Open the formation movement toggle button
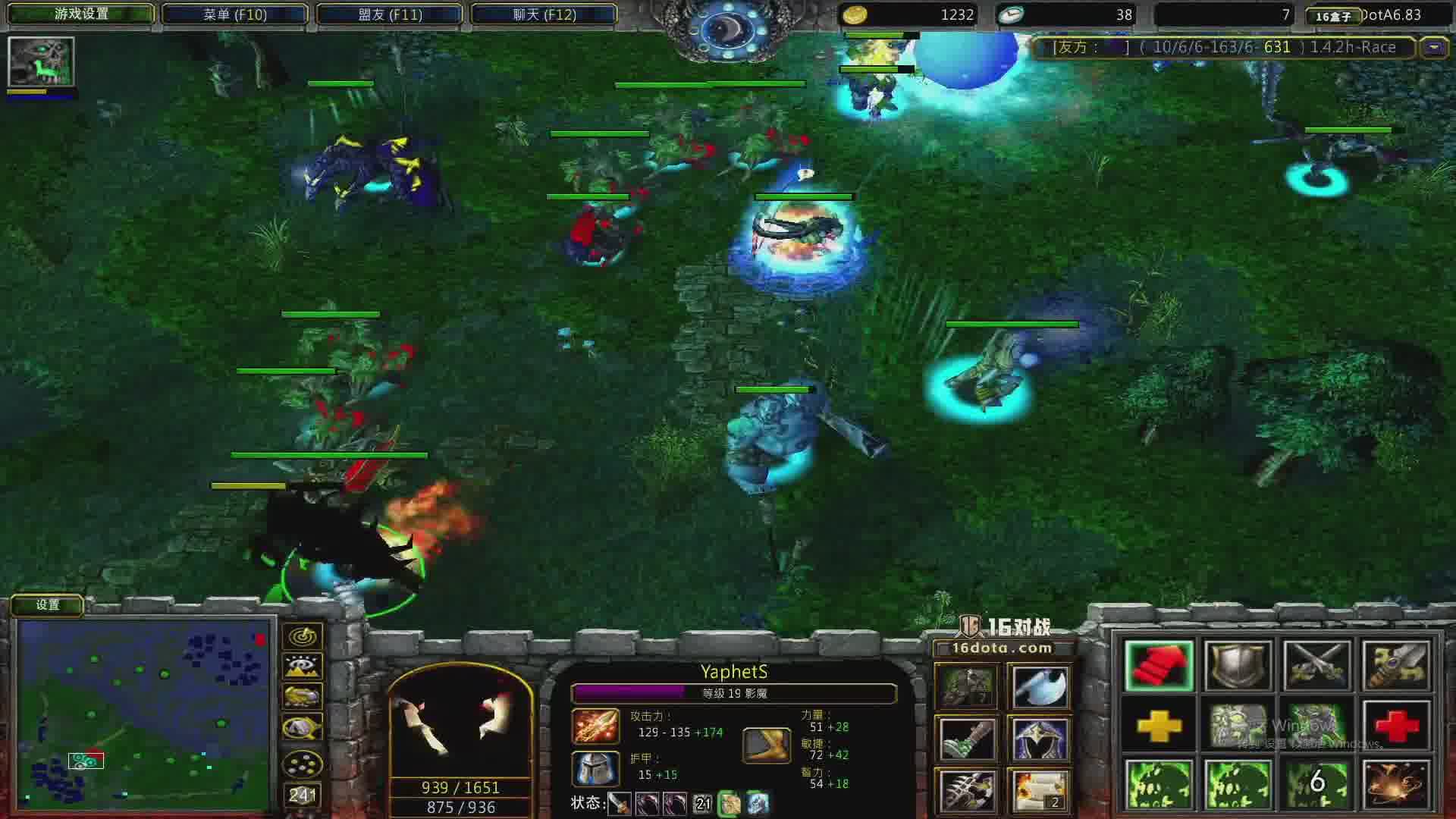This screenshot has height=819, width=1456. (x=303, y=764)
